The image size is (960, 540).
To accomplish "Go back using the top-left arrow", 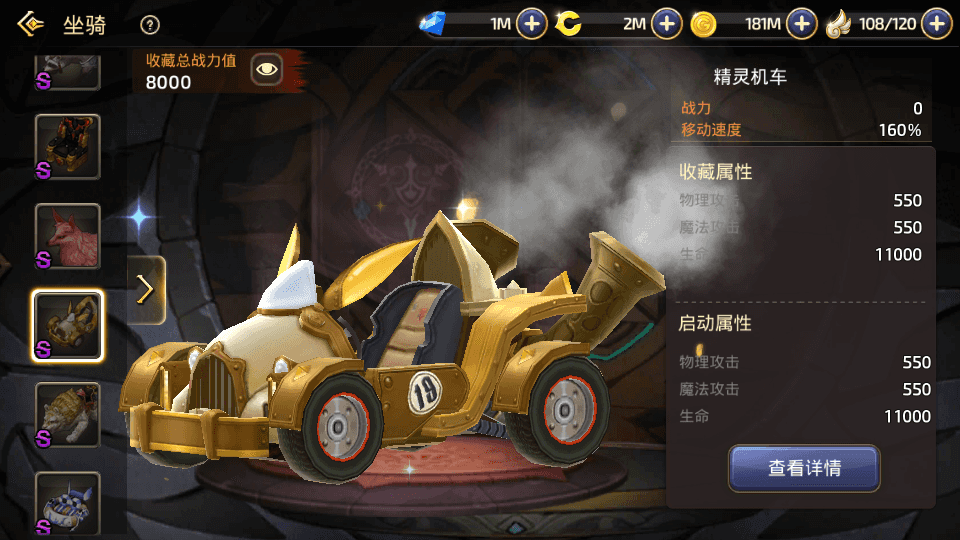I will pyautogui.click(x=30, y=24).
